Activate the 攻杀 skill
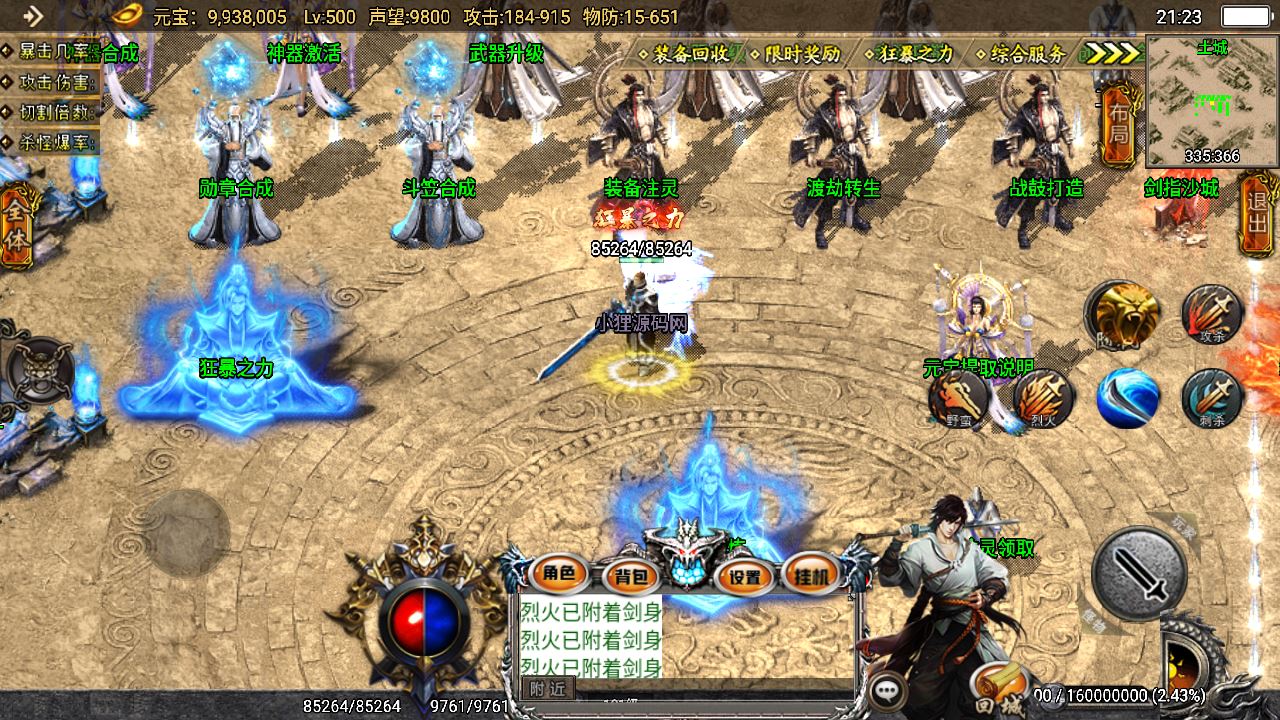 tap(1212, 314)
